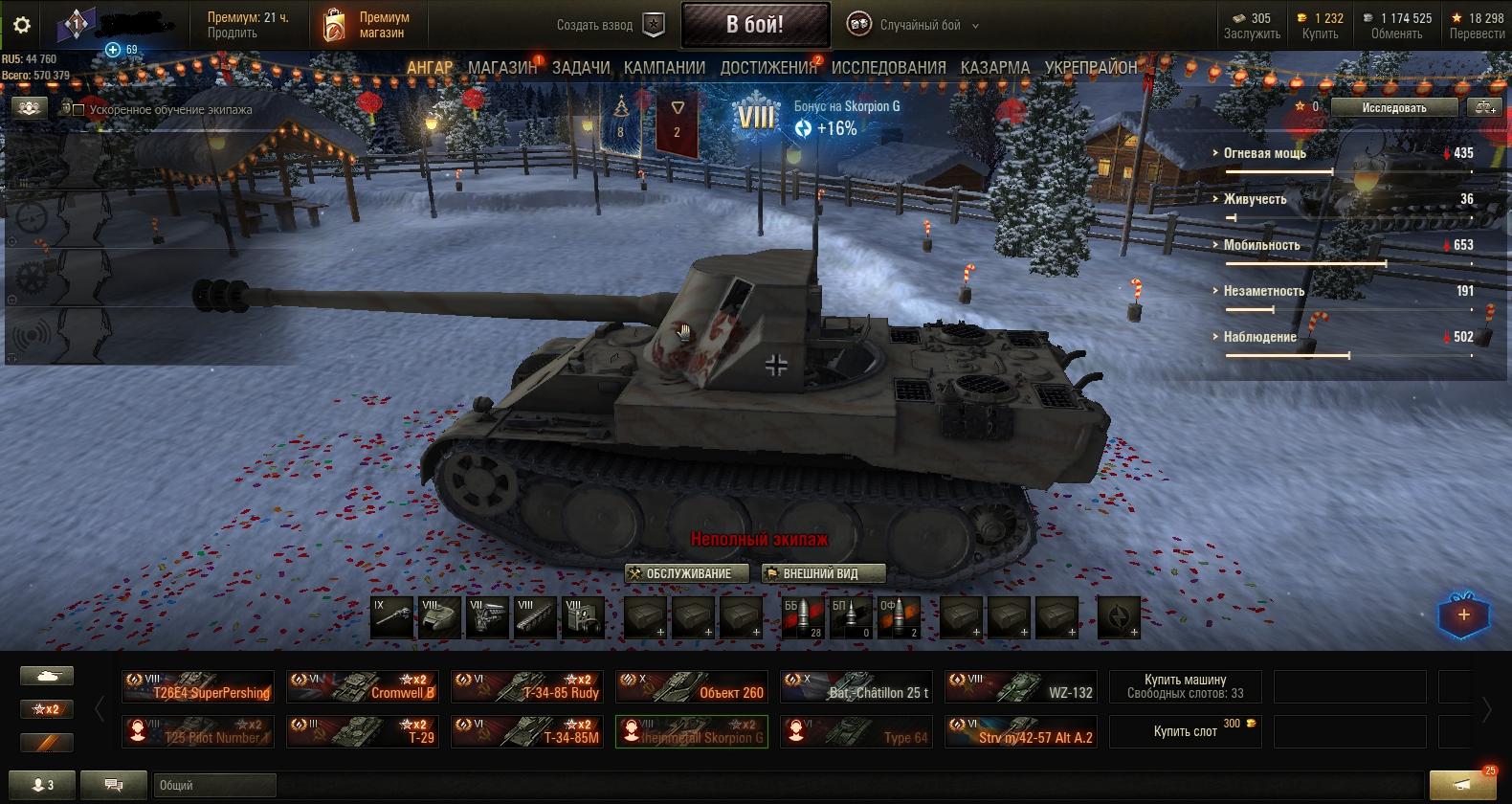1512x804 pixels.
Task: Click the Общий chat channel field
Action: click(214, 785)
